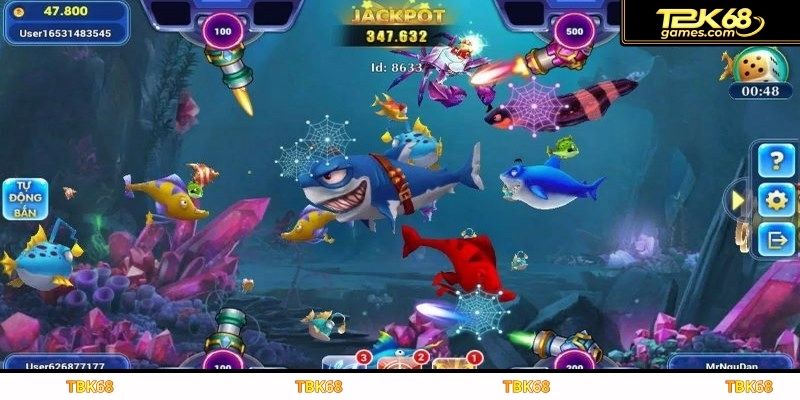Image resolution: width=800 pixels, height=400 pixels.
Task: Select the top-right cannon bet value 500
Action: coord(574,30)
